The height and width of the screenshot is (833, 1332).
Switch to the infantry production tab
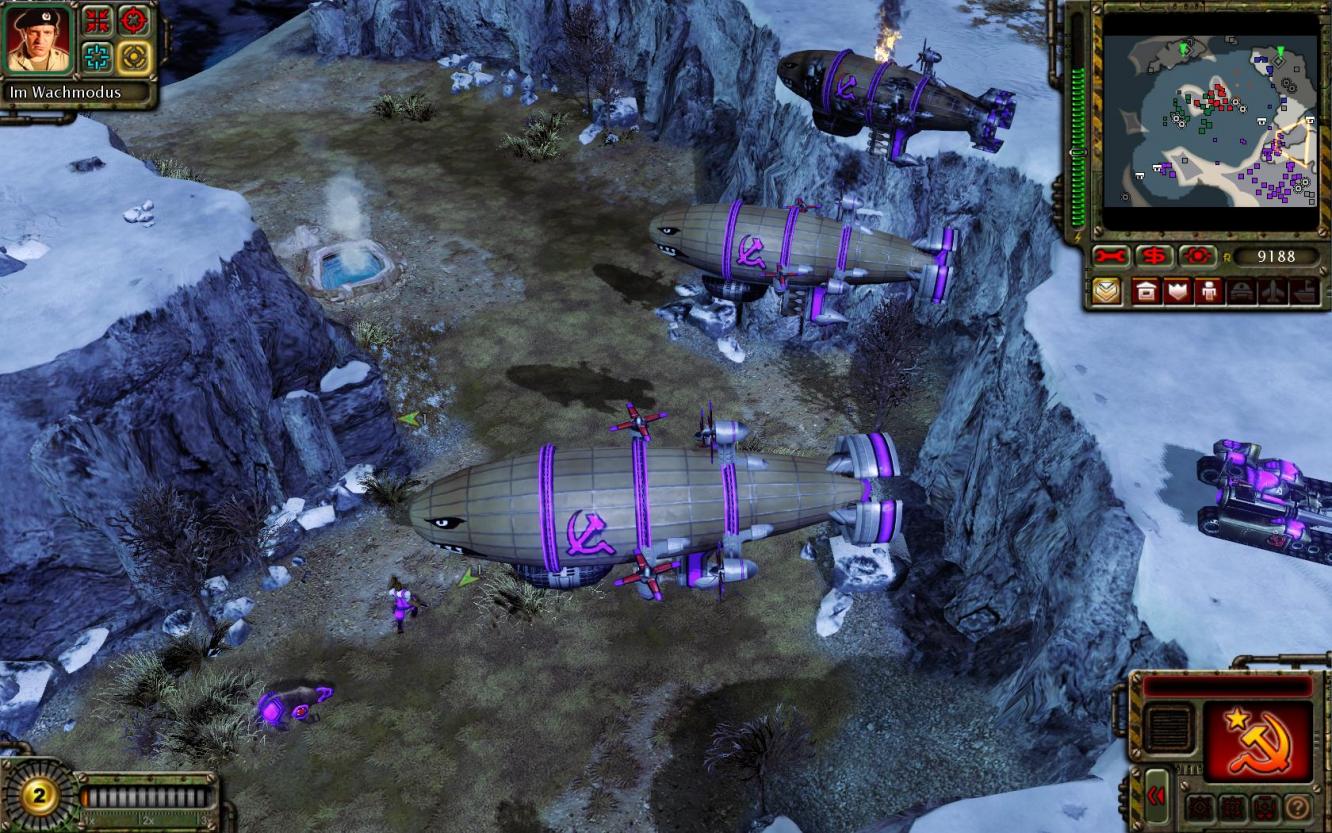tap(1208, 292)
